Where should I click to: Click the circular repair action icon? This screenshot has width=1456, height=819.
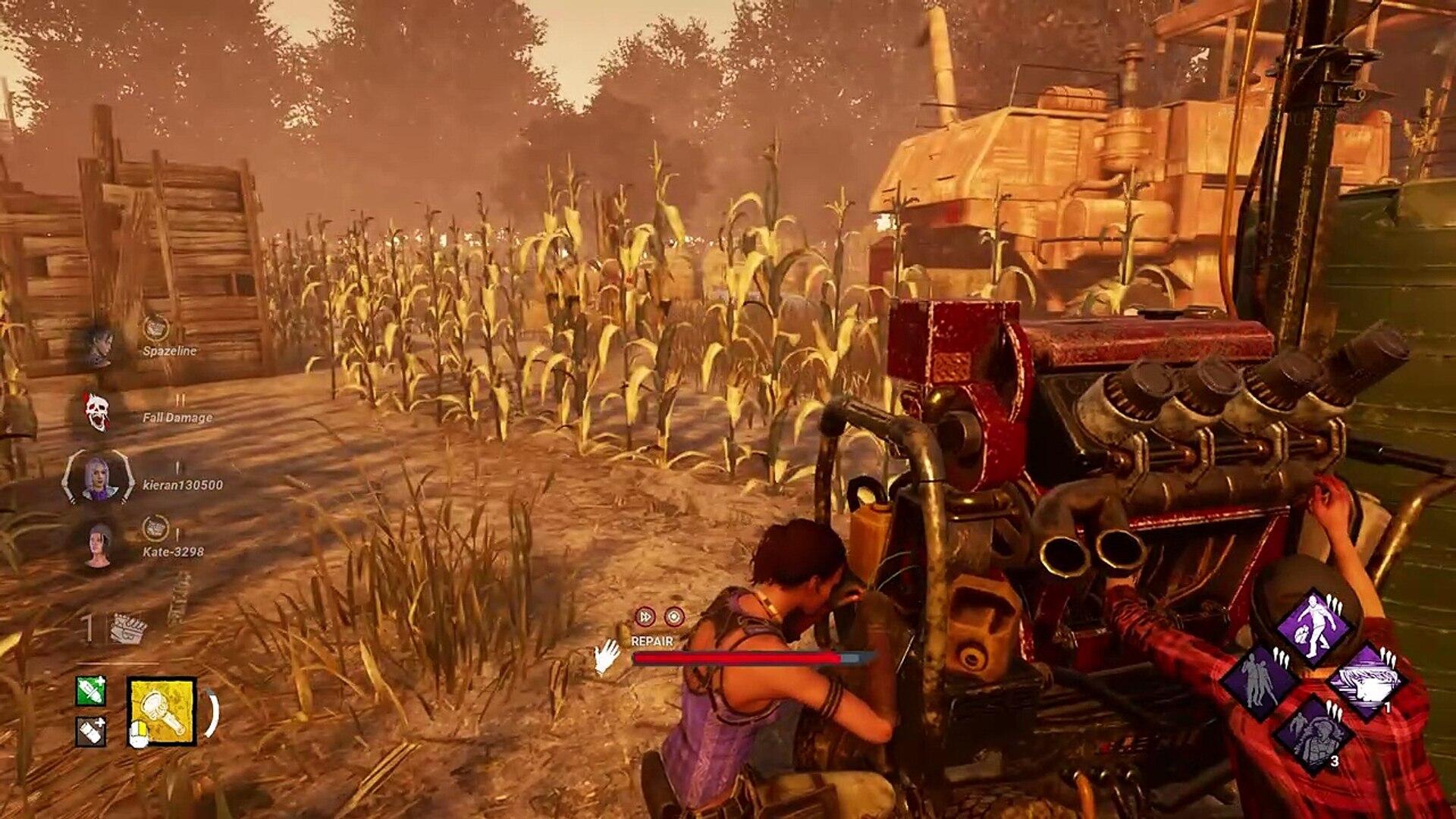tap(674, 617)
